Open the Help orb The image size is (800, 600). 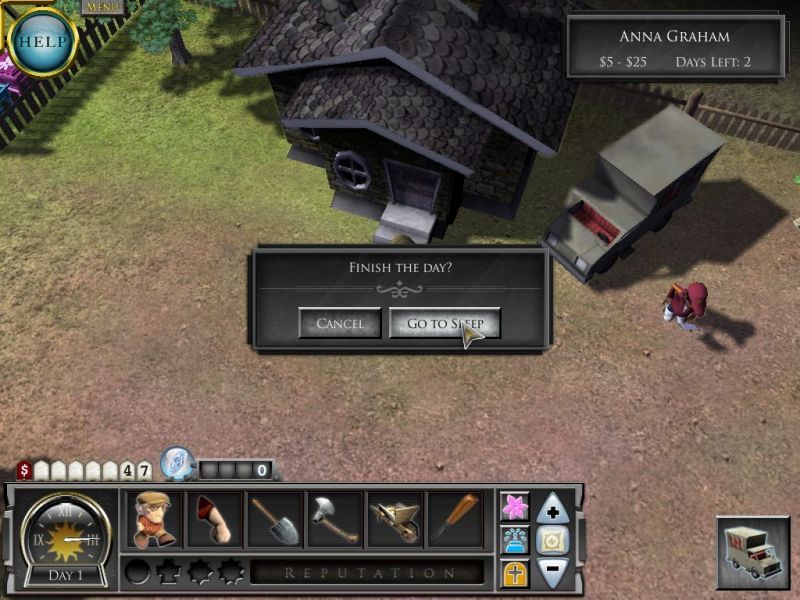click(41, 42)
